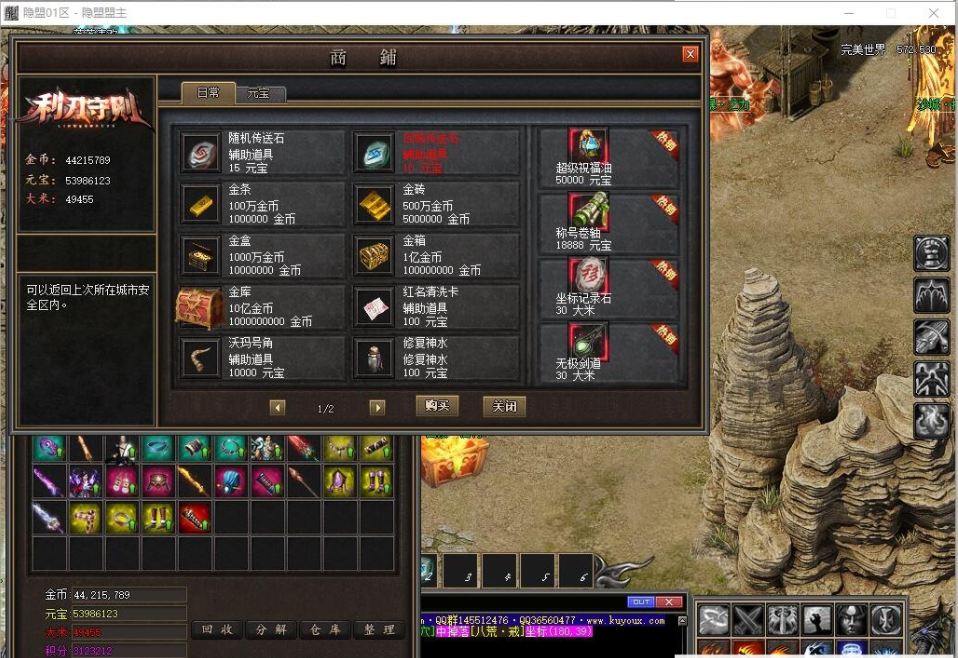Choose the 沃玛号角 horn item

(x=262, y=358)
